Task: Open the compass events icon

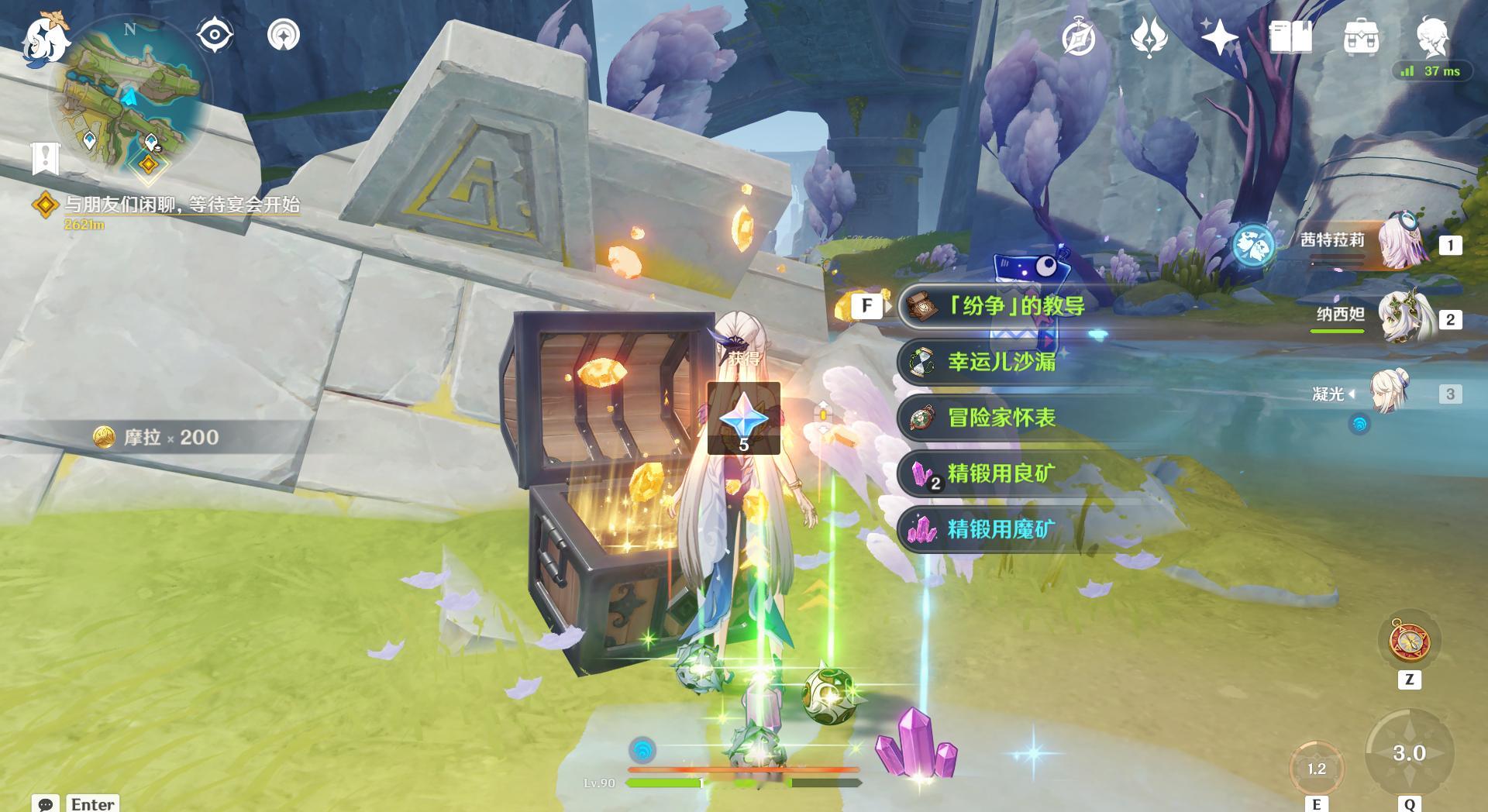Action: coord(1079,36)
